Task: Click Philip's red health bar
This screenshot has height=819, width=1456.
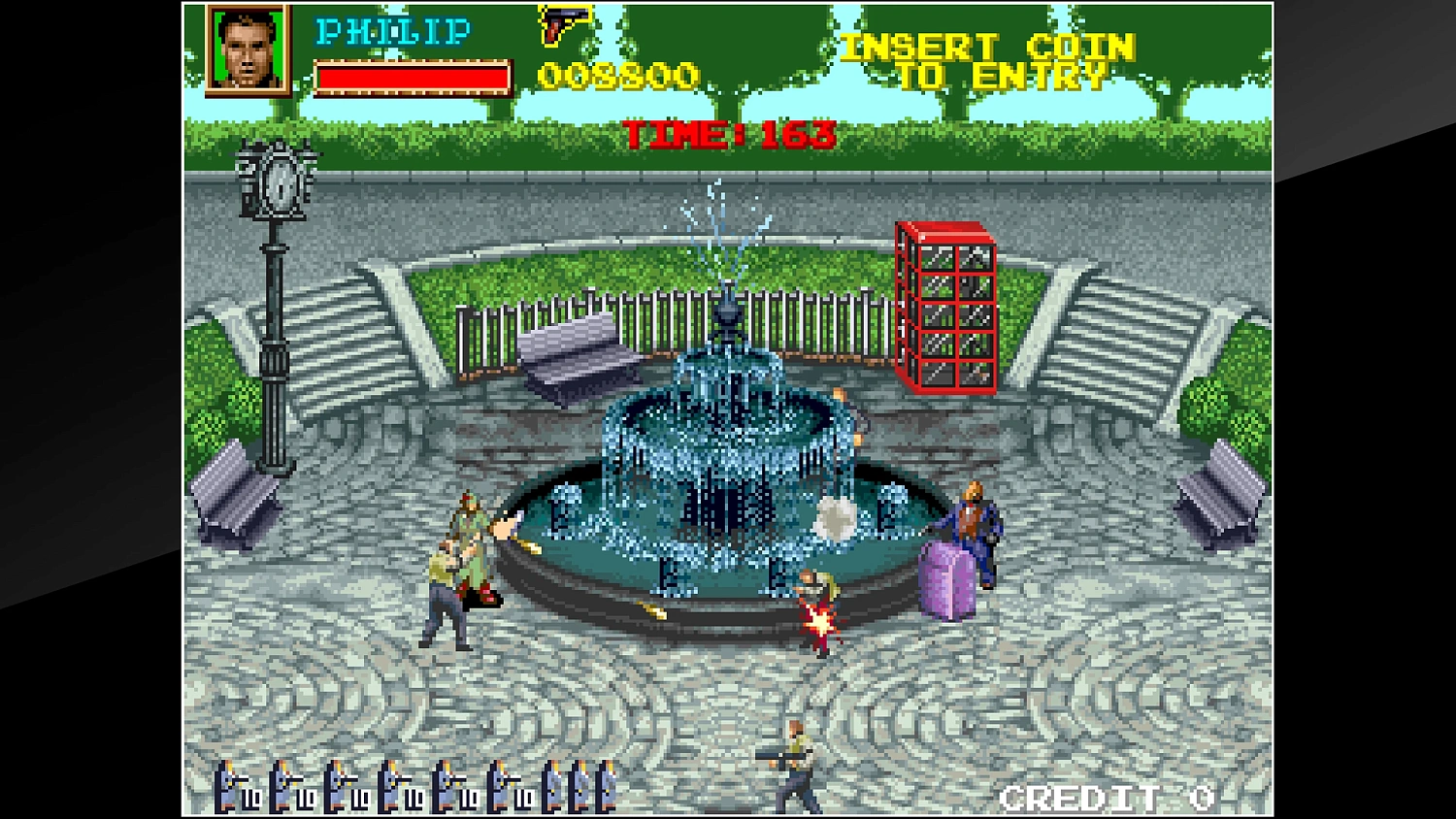Action: coord(413,76)
